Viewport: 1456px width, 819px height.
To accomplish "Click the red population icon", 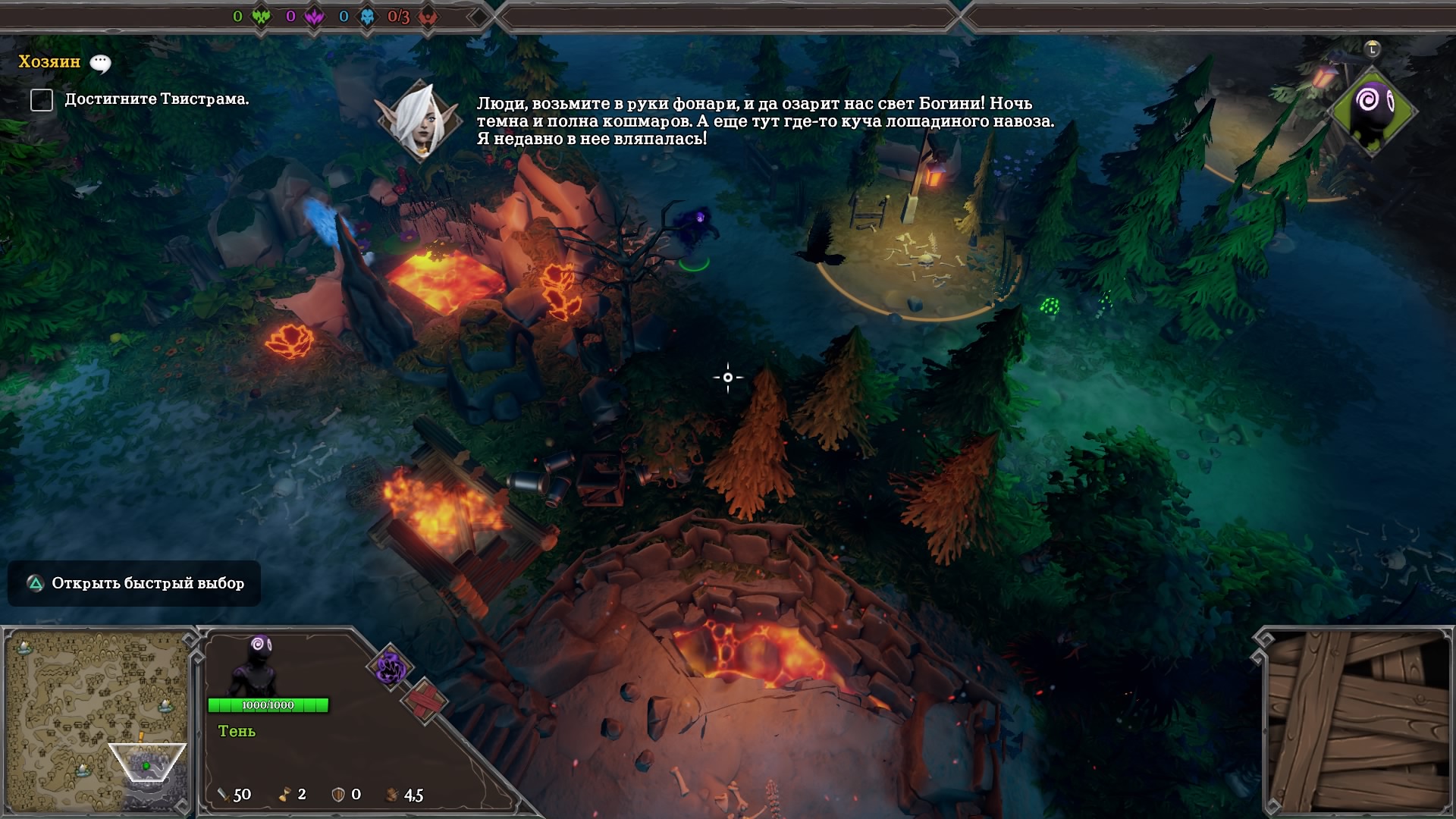I will (x=428, y=17).
